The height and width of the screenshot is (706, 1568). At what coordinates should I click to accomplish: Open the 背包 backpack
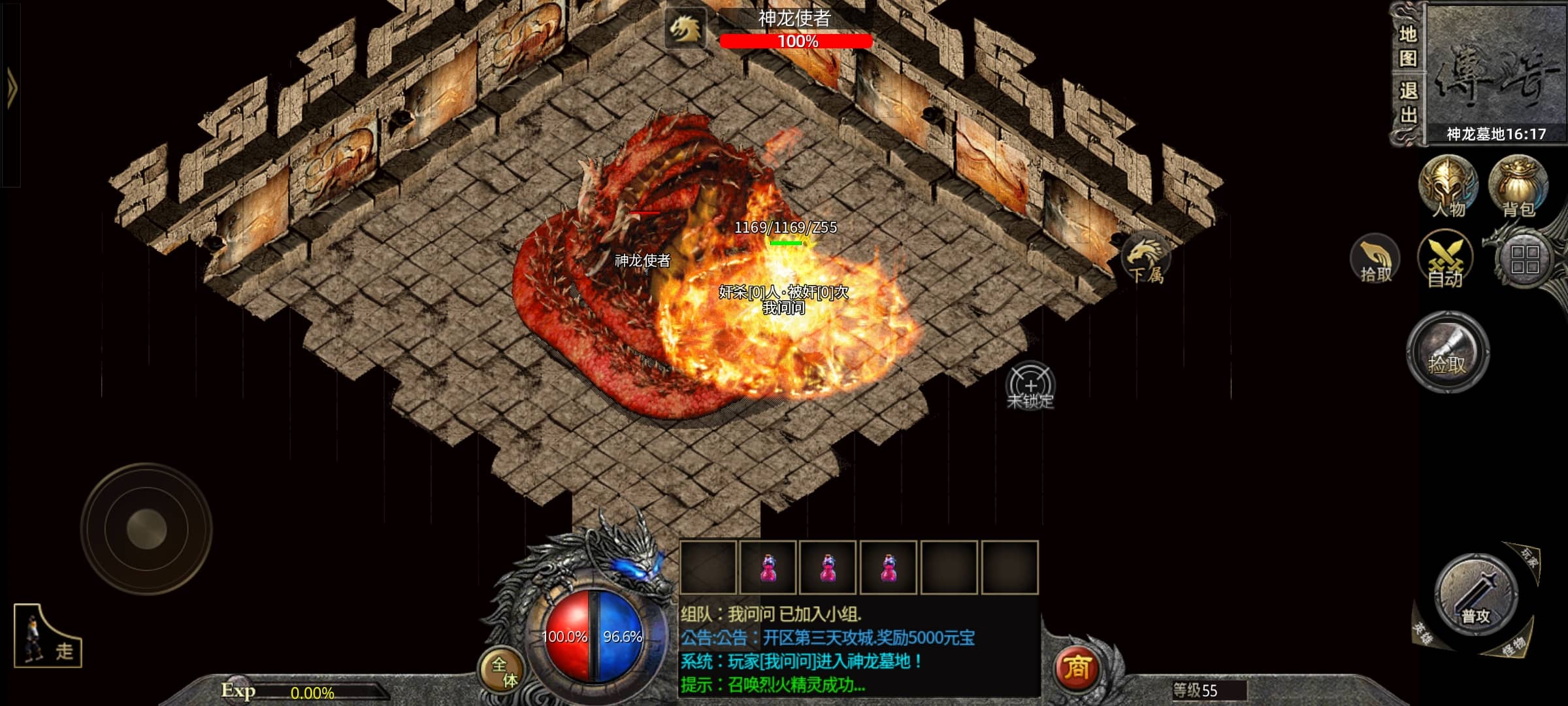click(x=1518, y=187)
